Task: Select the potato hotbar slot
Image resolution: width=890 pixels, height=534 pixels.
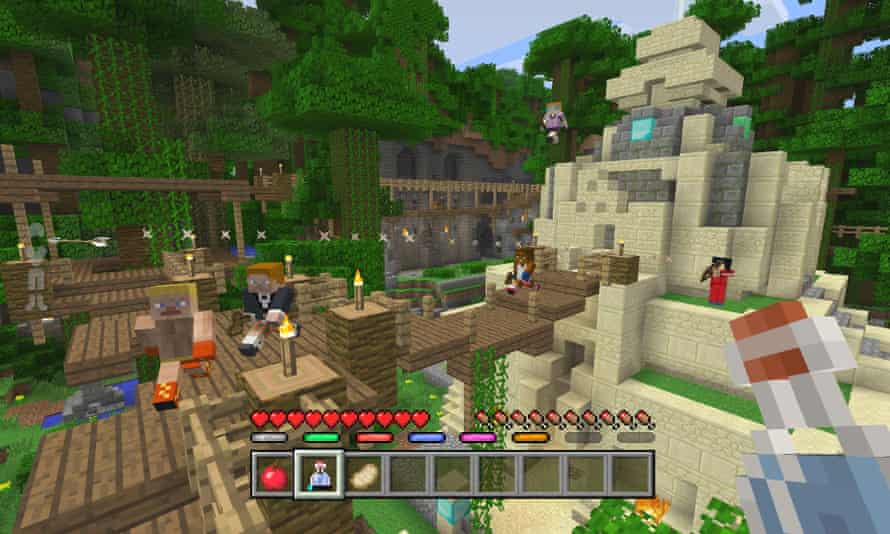Action: pos(363,474)
